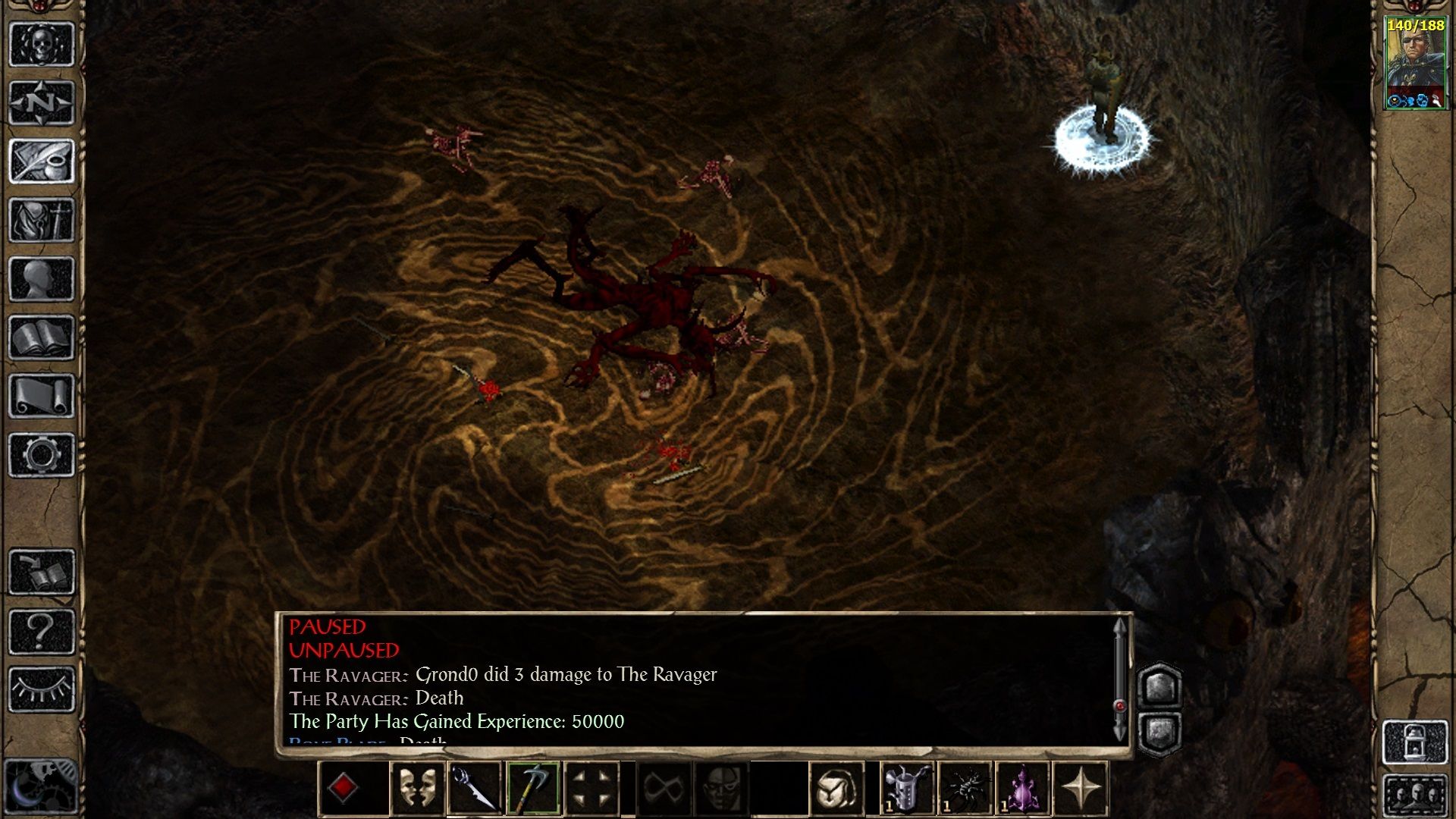Click the guard four-arrows action icon
Viewport: 1456px width, 819px height.
(589, 789)
